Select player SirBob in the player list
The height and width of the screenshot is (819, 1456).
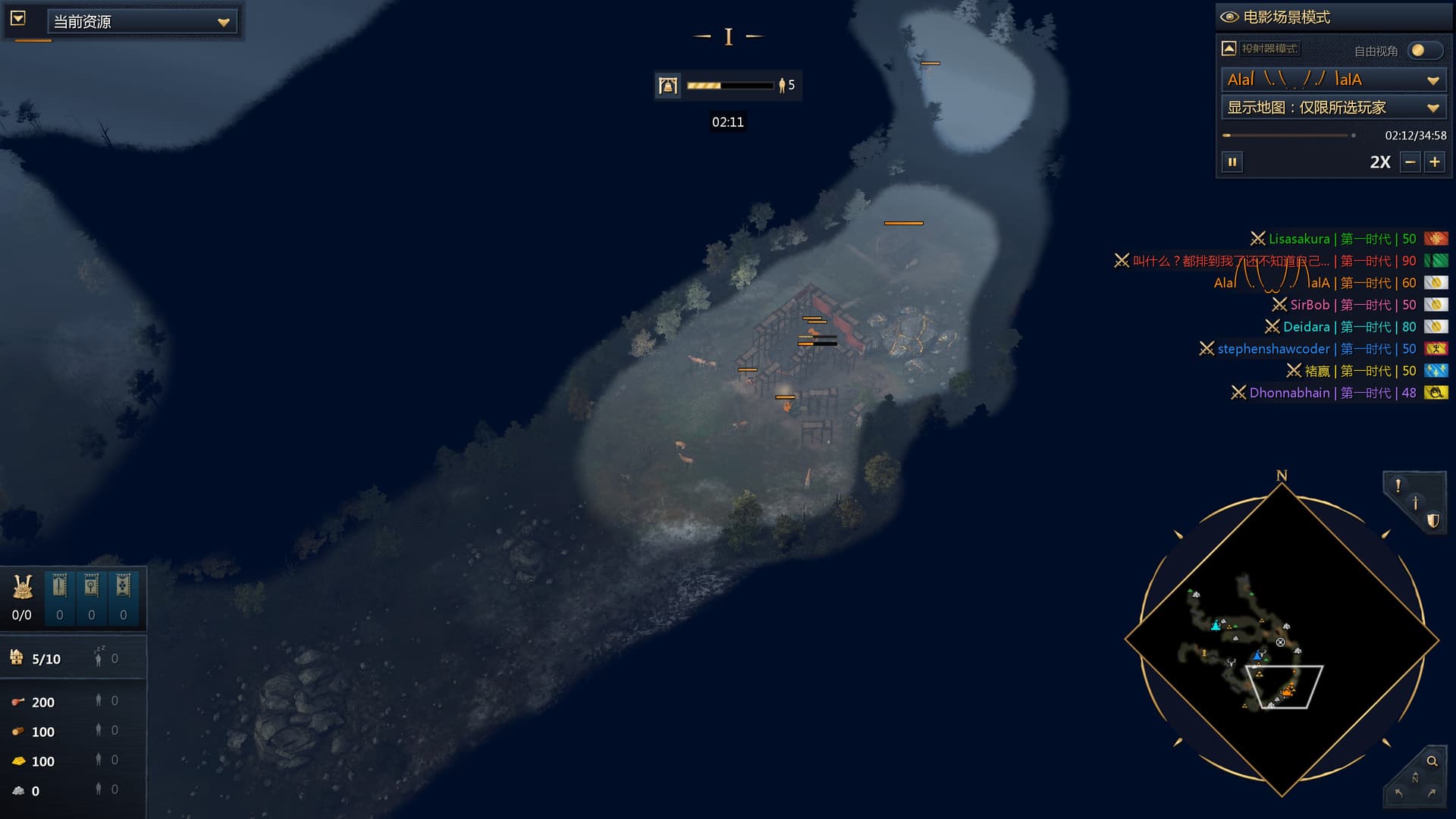1310,305
